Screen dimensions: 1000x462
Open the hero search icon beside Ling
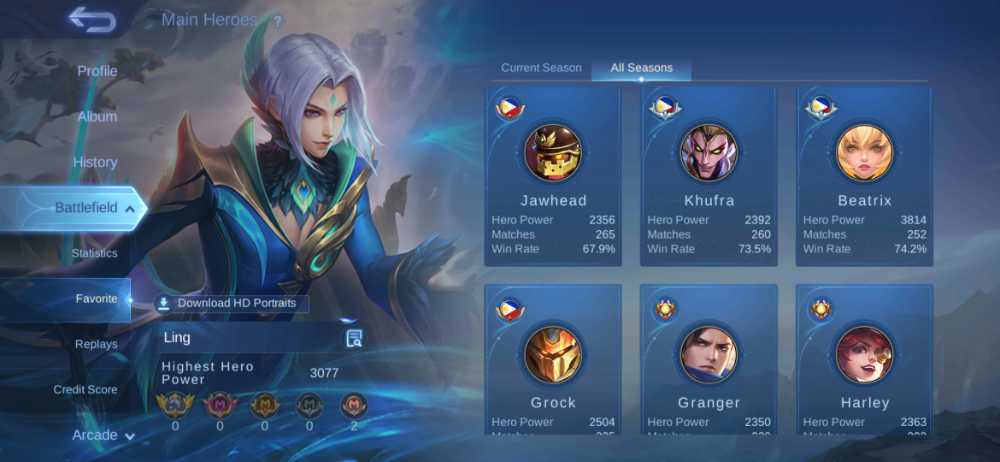[354, 338]
